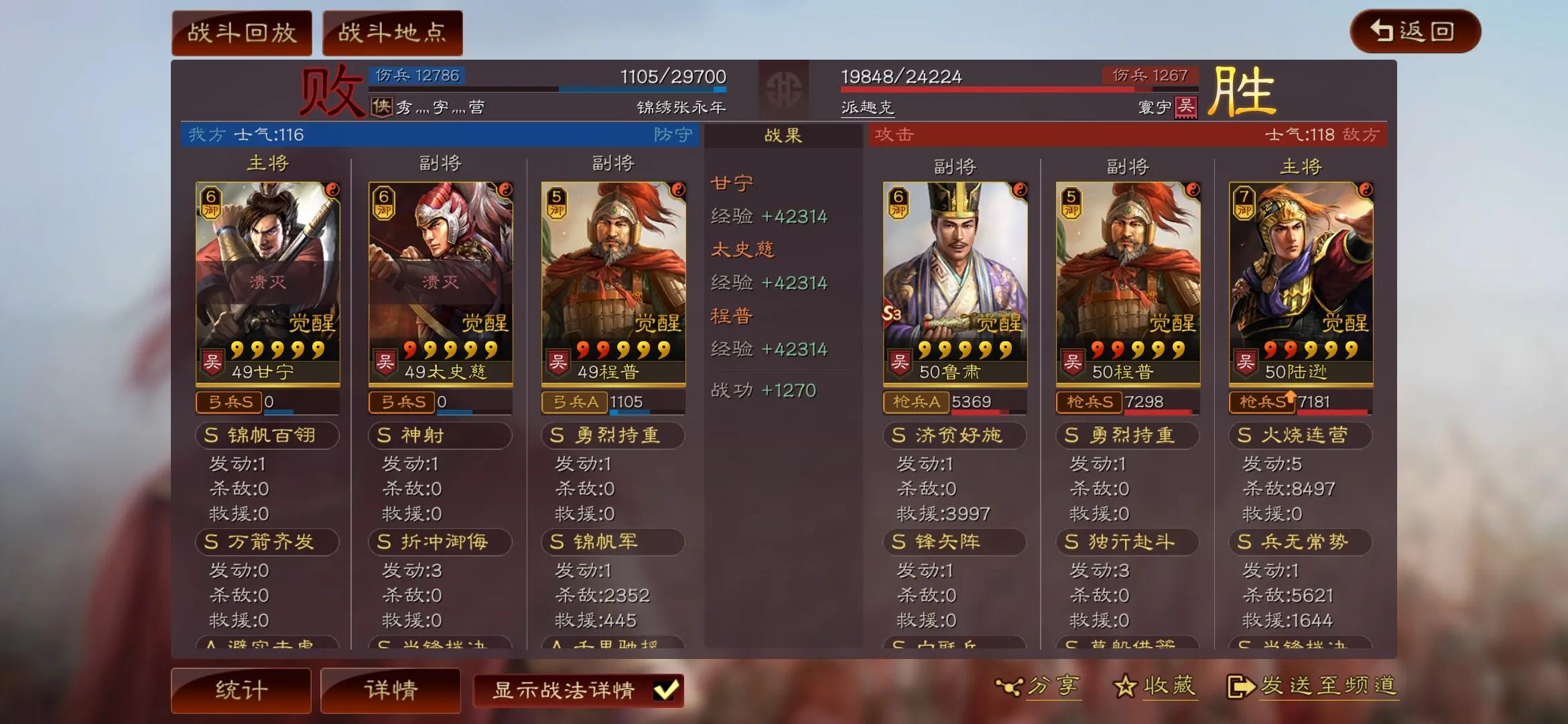The height and width of the screenshot is (724, 1568).
Task: Open the 战斗地点 battle location view
Action: click(392, 32)
